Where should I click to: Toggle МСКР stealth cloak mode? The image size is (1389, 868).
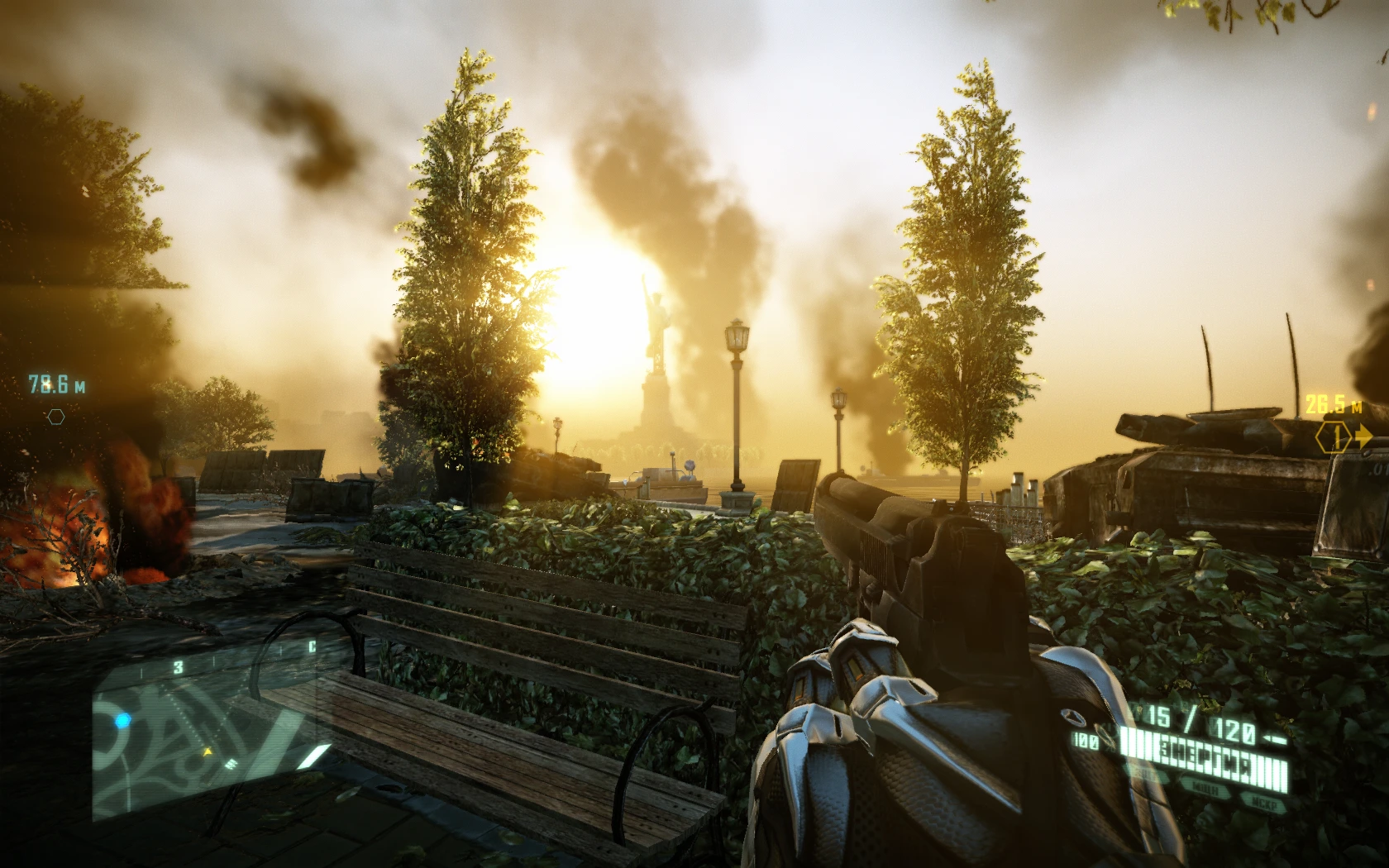1265,801
